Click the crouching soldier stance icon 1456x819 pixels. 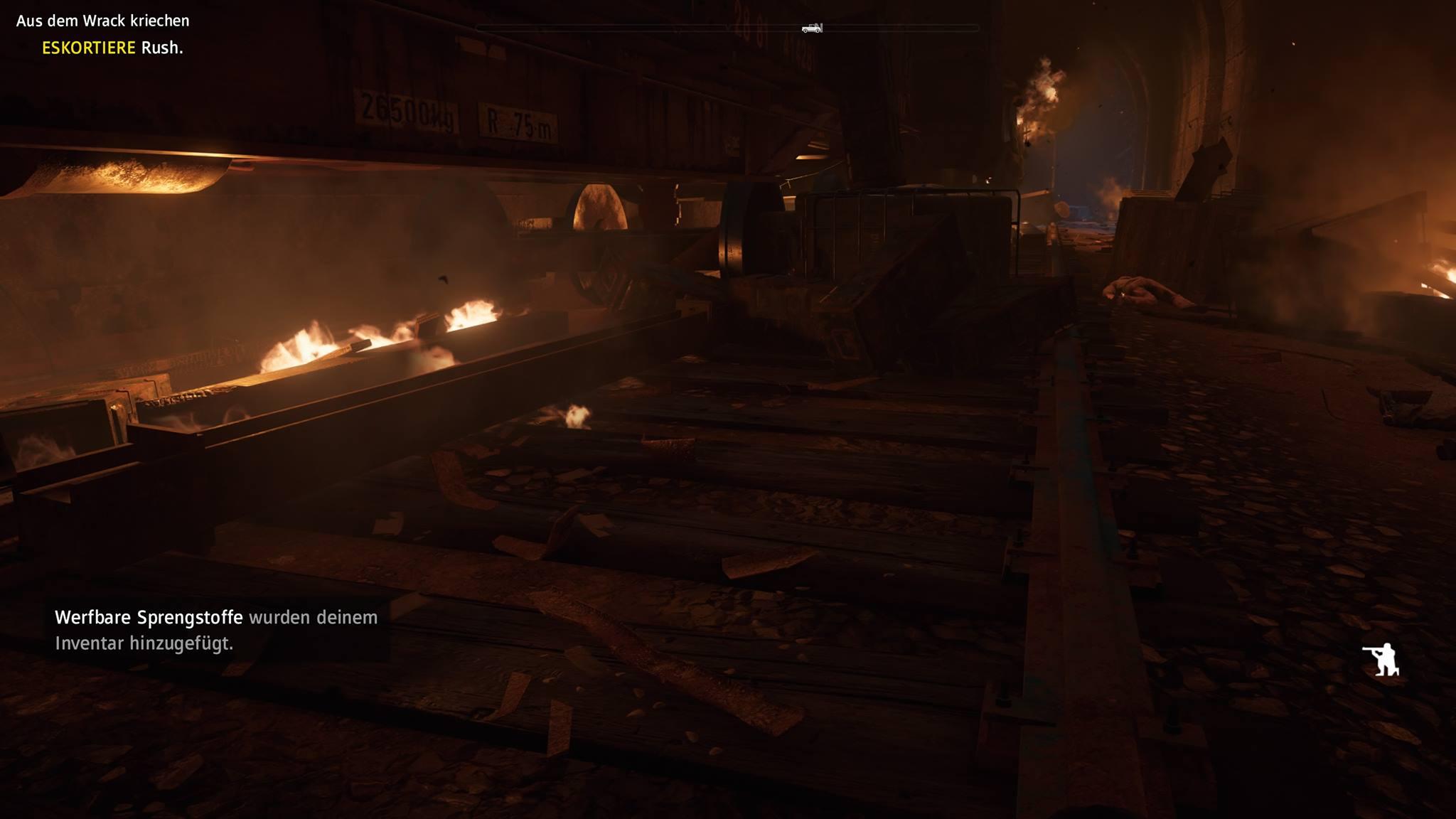[x=1381, y=660]
